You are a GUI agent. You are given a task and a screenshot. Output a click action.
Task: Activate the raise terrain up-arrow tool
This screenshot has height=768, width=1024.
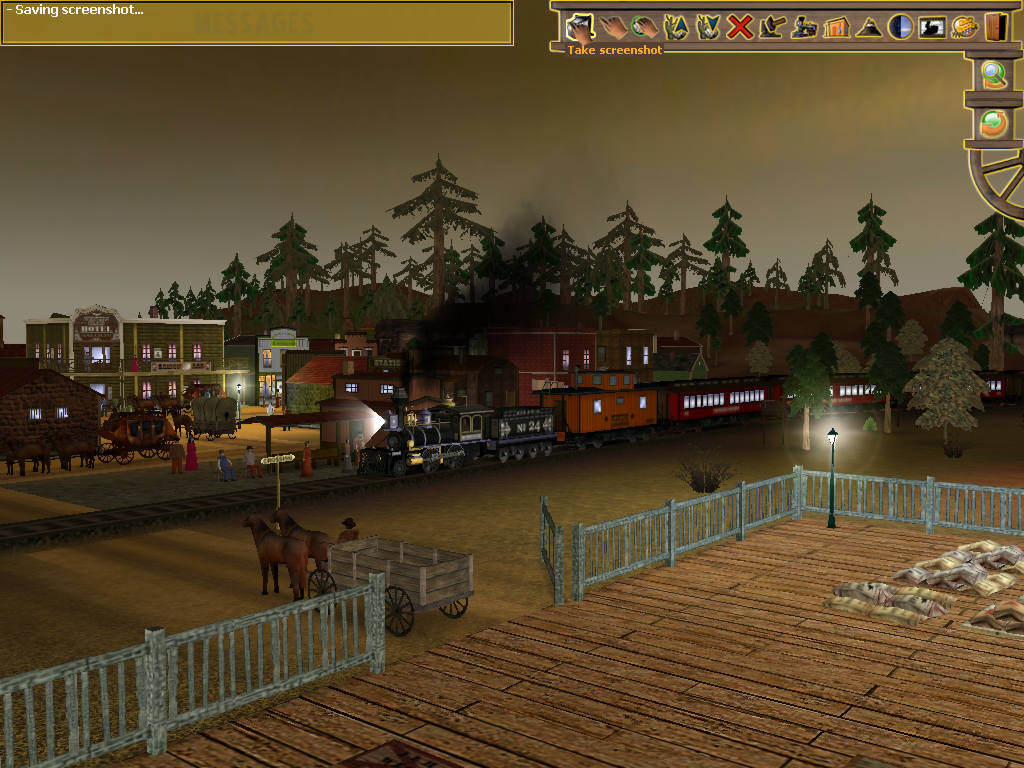(x=676, y=26)
